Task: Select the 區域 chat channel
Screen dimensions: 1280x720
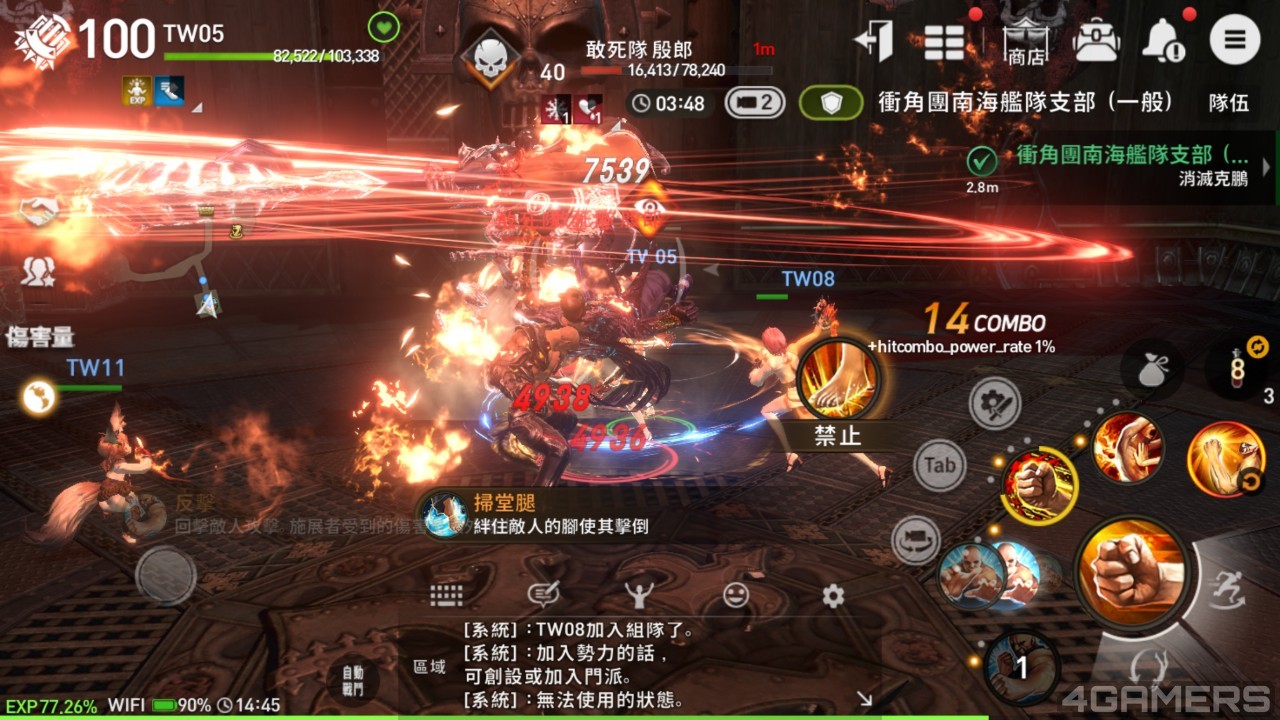Action: pyautogui.click(x=430, y=666)
